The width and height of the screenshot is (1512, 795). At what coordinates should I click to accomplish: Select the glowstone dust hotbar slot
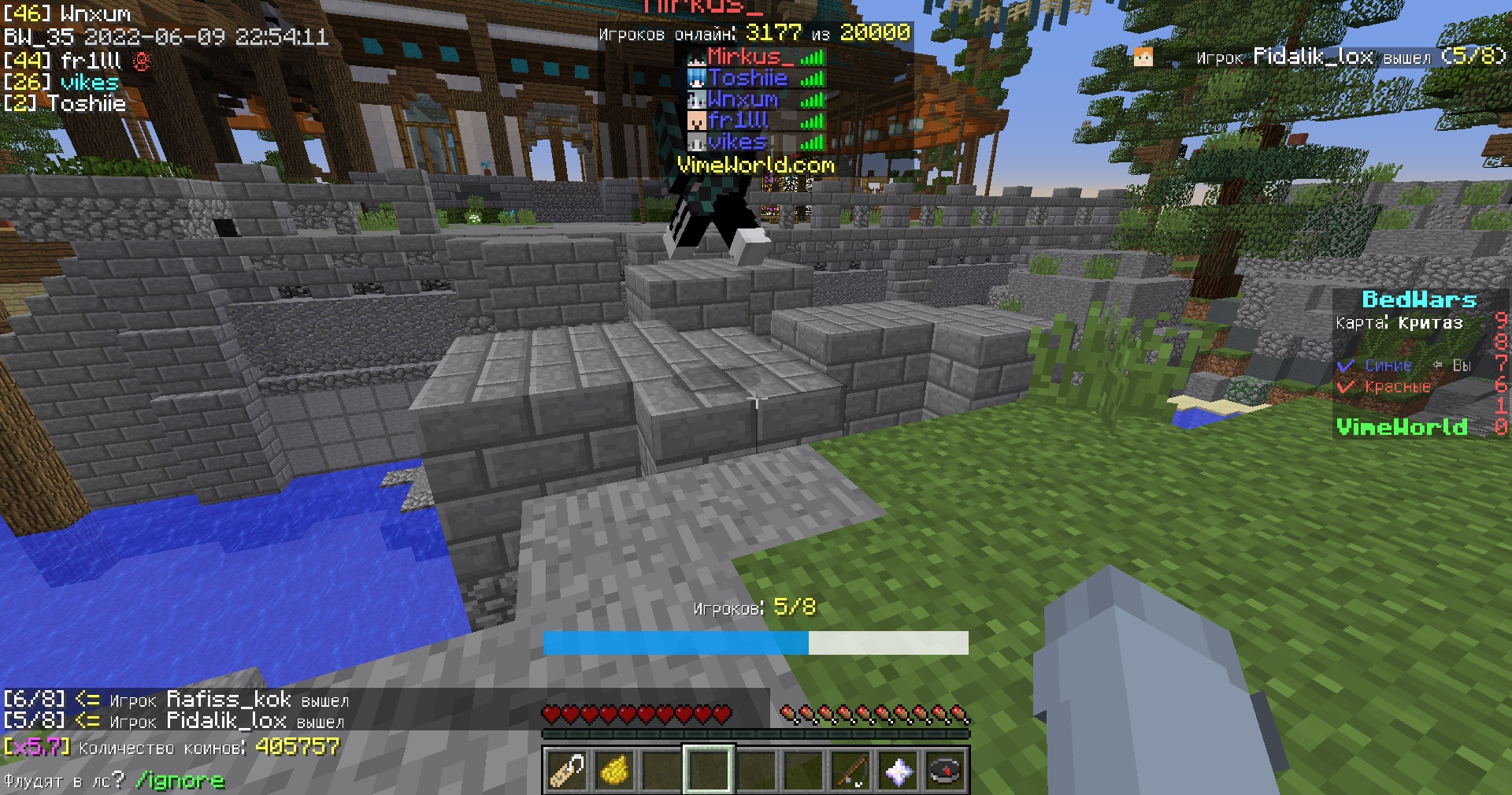615,770
